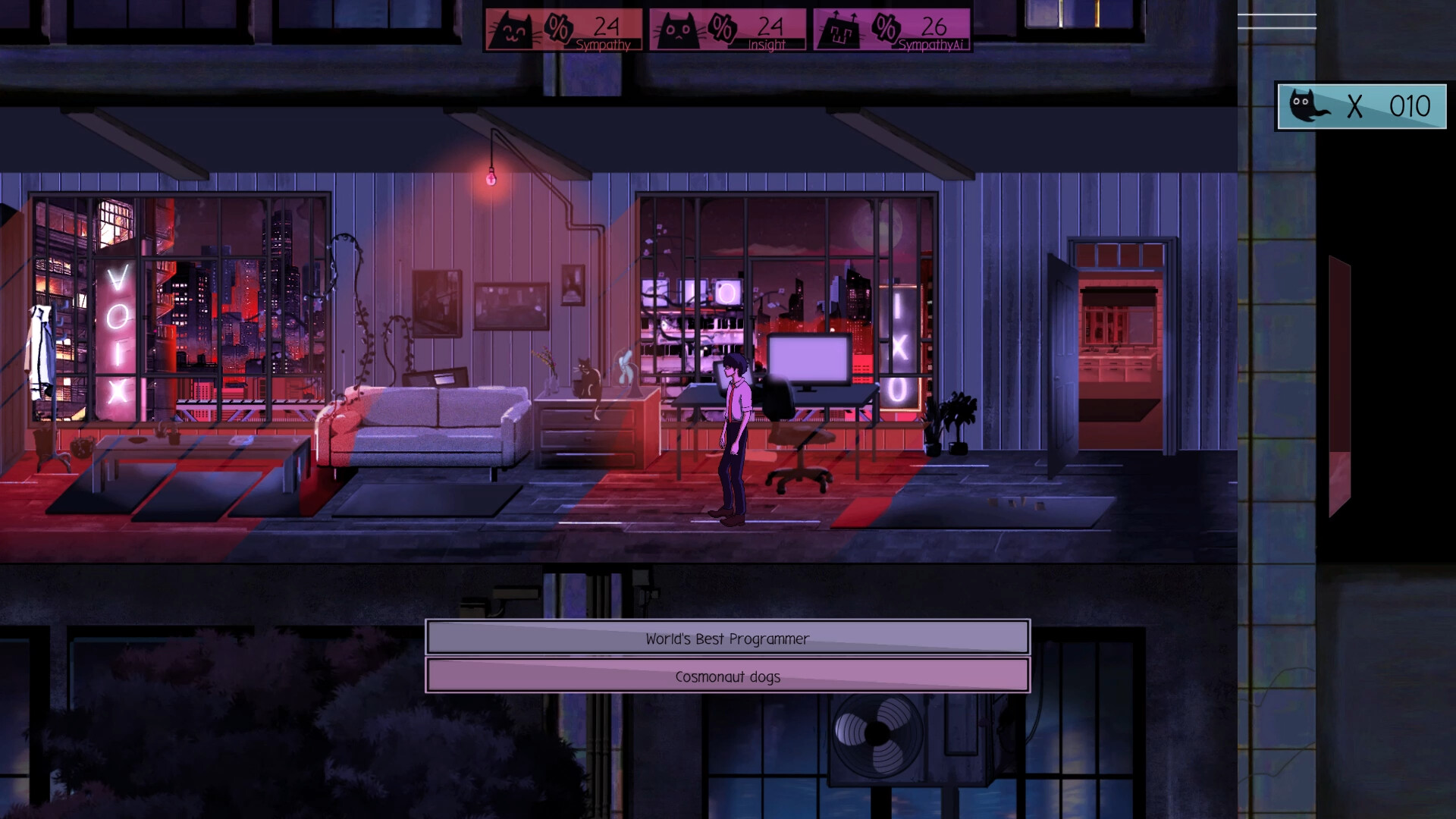Click the percent badge on the Insight meter
This screenshot has height=819, width=1456.
[723, 28]
